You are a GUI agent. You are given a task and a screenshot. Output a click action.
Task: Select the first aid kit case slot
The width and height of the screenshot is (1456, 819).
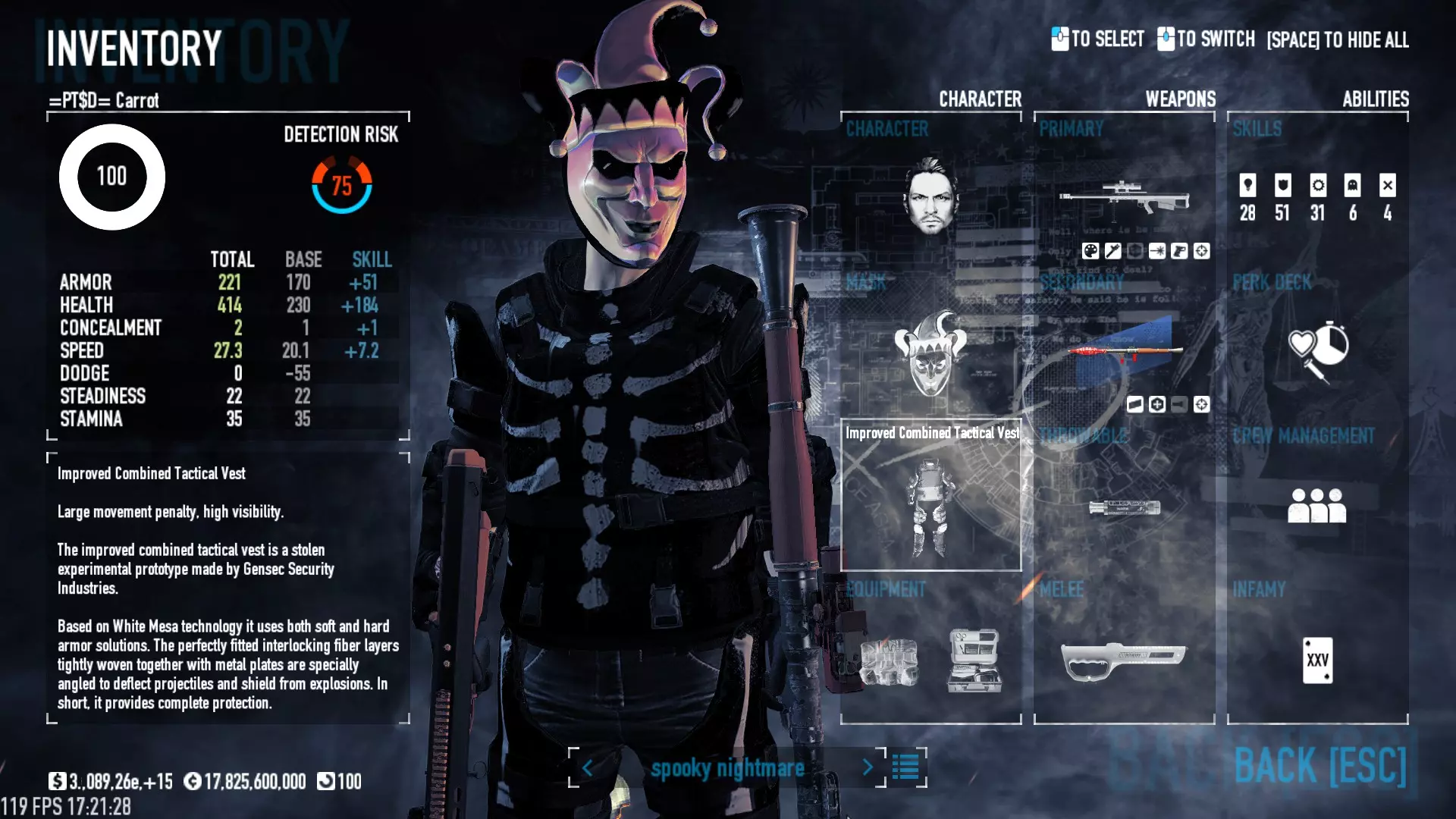(x=974, y=660)
